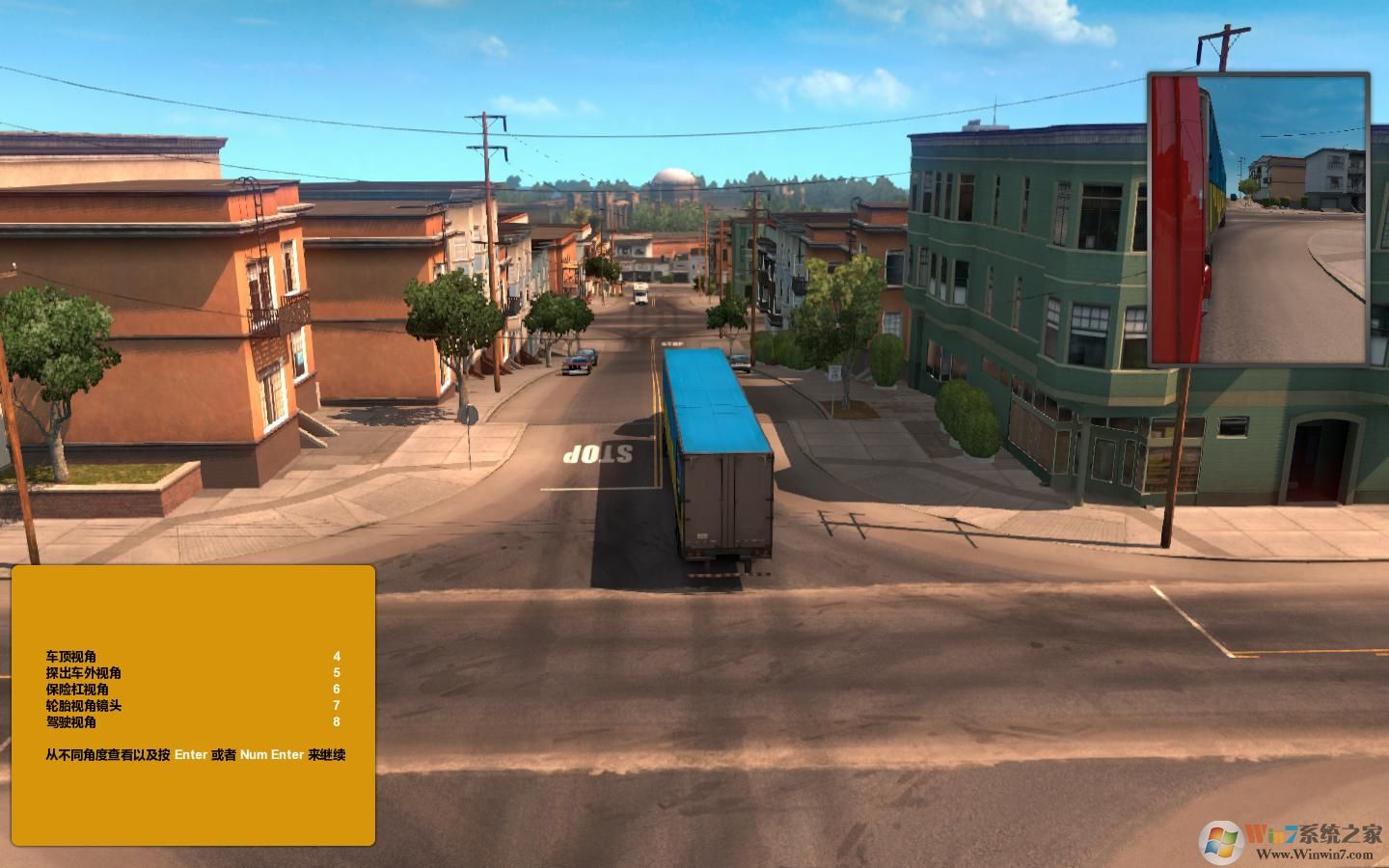
Task: Select the 轮胎视角镜头 camera entry
Action: pos(84,706)
